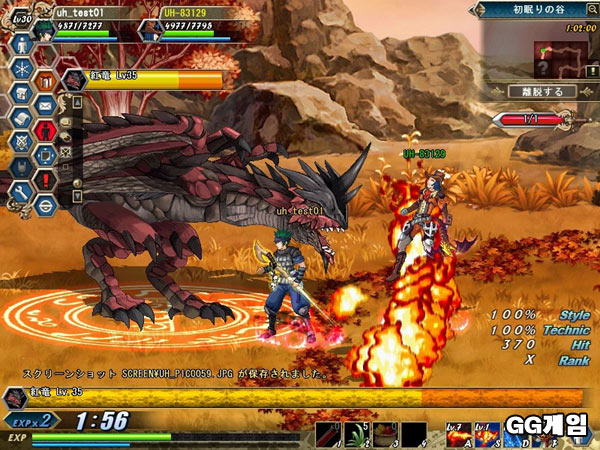Click the red hexagon figure icon
Image resolution: width=600 pixels, height=450 pixels.
[x=45, y=130]
